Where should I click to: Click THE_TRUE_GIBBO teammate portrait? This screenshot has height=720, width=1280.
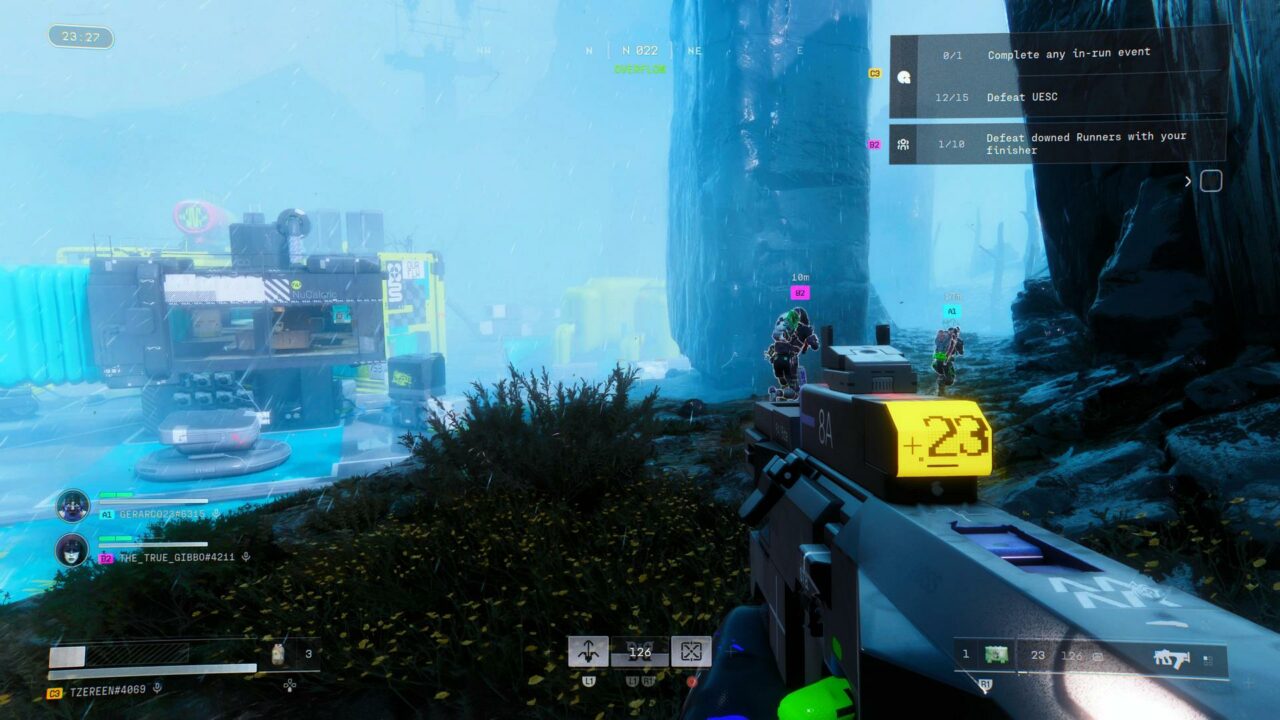72,549
